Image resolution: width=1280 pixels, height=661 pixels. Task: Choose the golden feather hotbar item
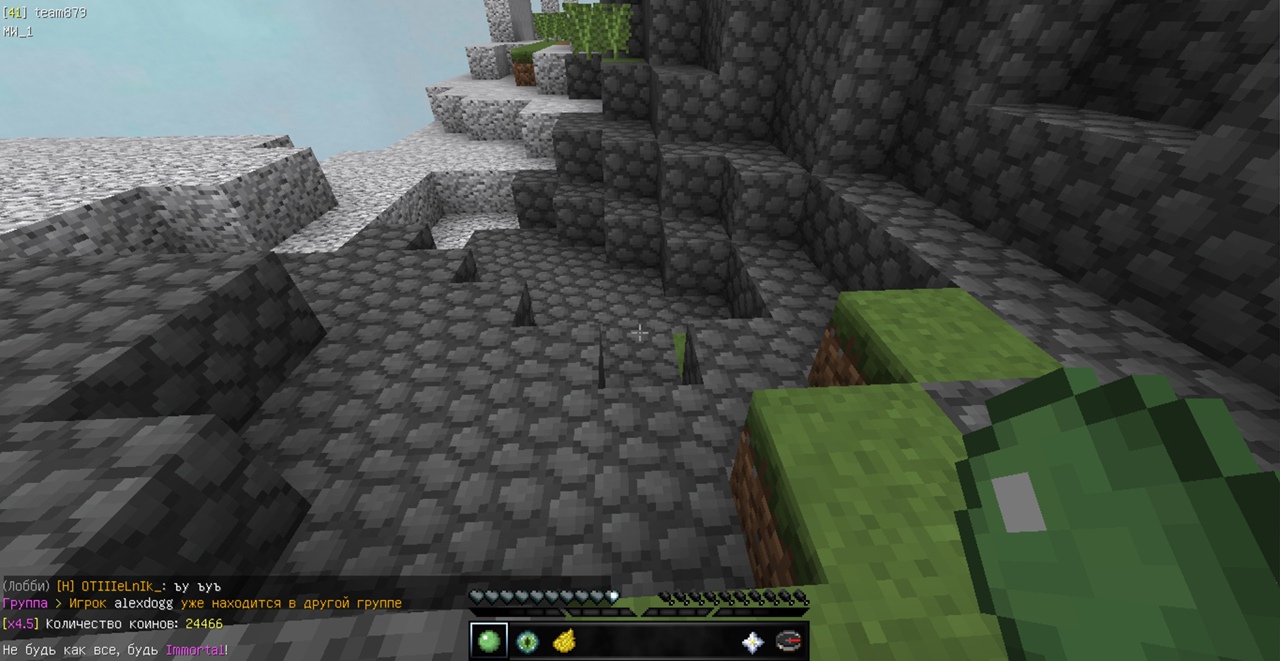pyautogui.click(x=564, y=641)
